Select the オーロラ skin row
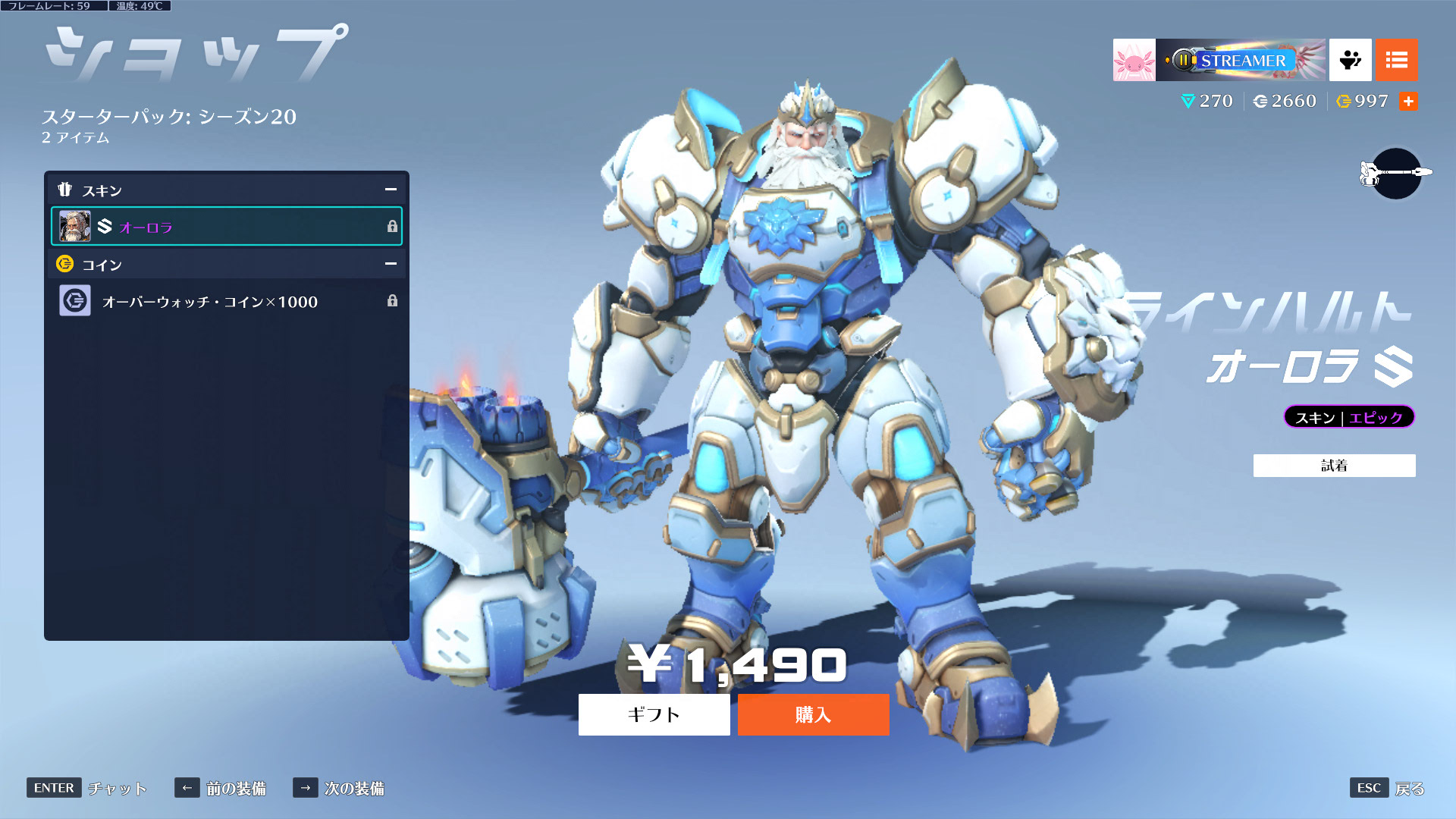This screenshot has width=1456, height=819. tap(226, 227)
